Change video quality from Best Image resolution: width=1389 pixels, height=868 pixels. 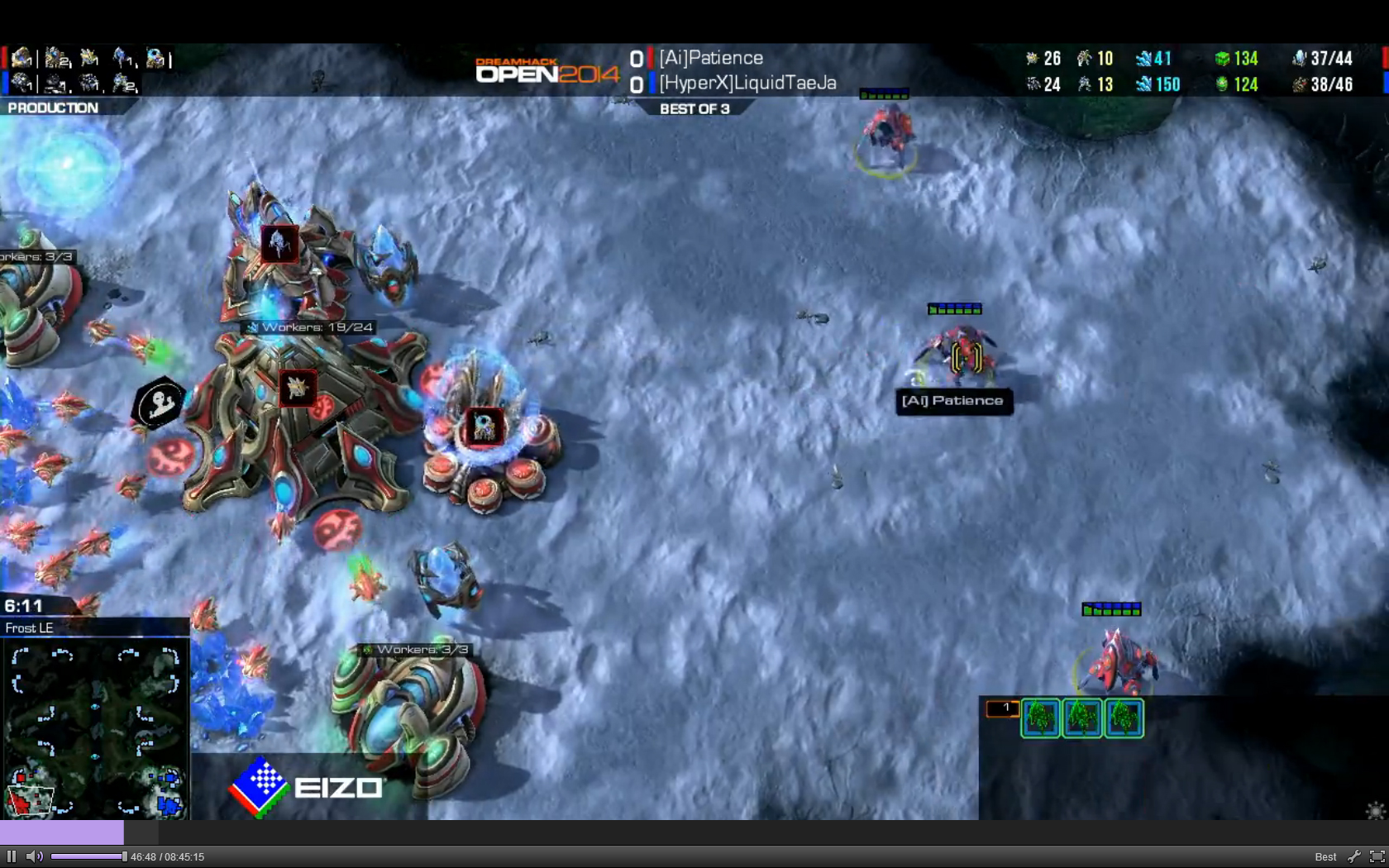(x=1325, y=856)
